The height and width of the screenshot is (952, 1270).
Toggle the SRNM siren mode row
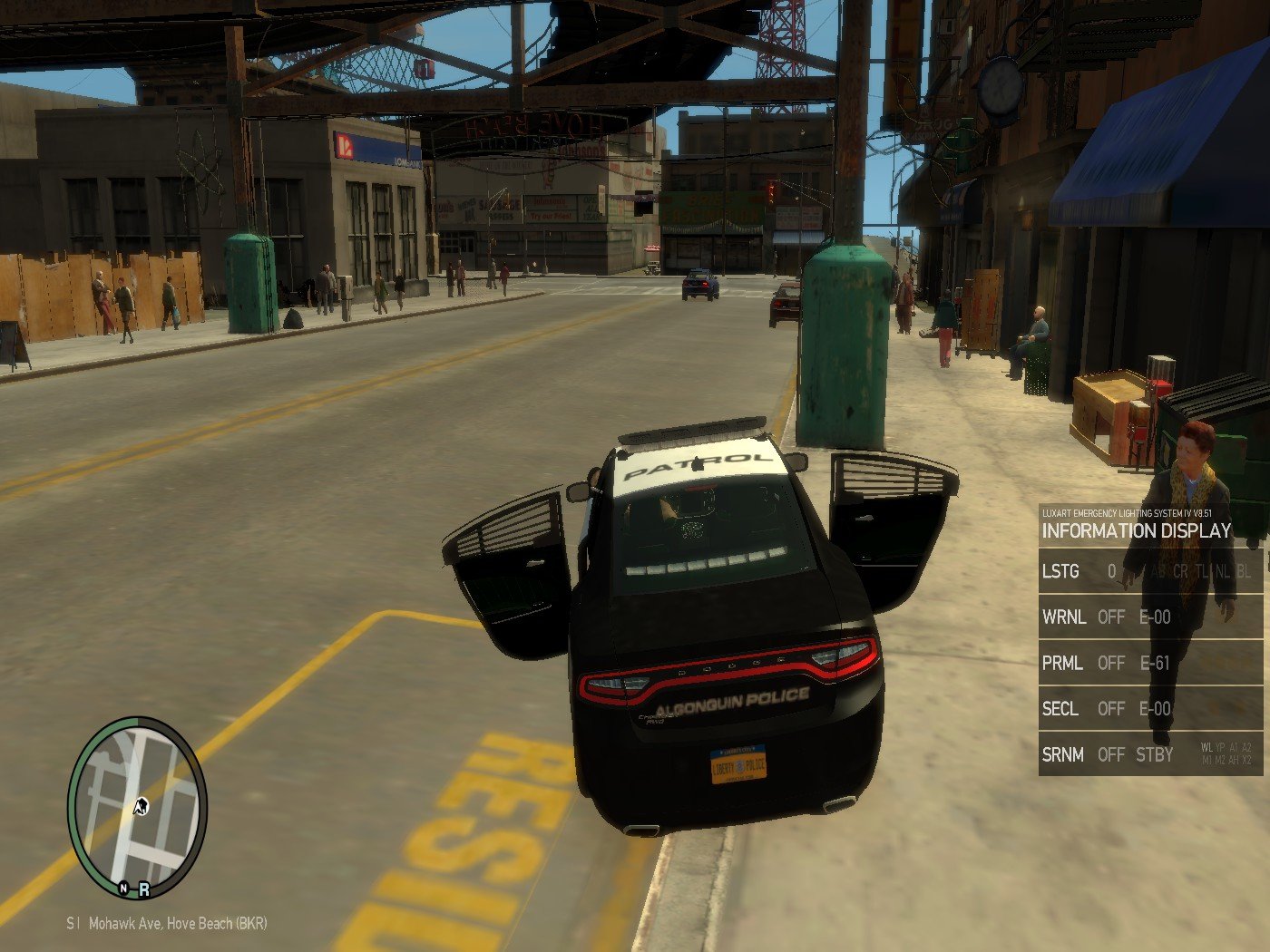point(1149,753)
